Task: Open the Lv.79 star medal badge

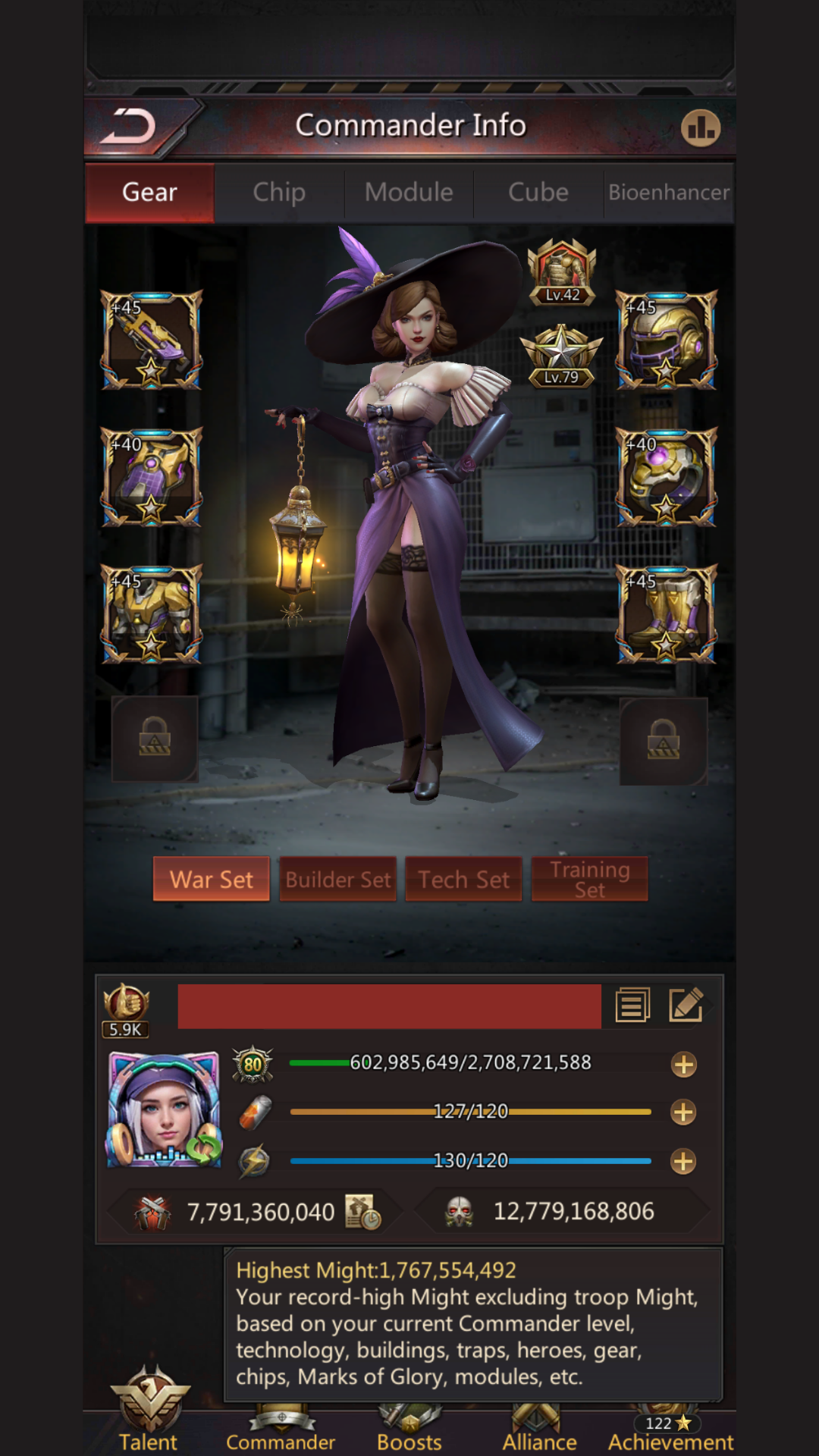Action: coord(561,356)
